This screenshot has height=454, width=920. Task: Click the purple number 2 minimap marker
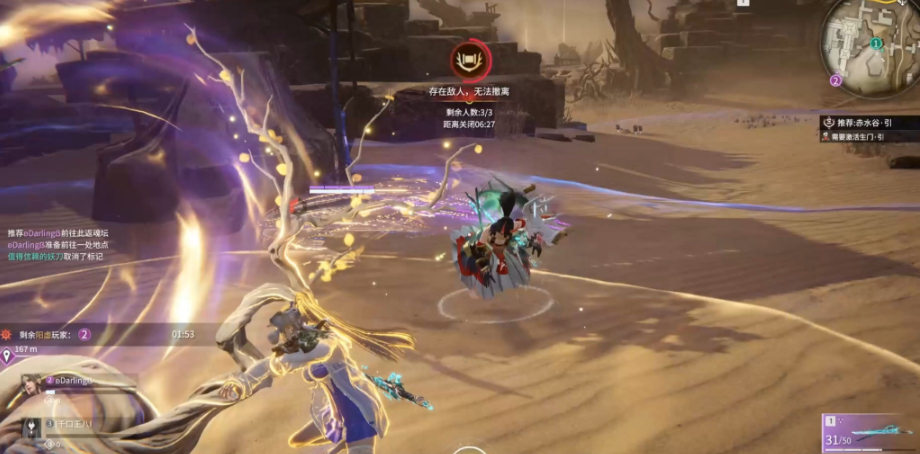click(836, 80)
